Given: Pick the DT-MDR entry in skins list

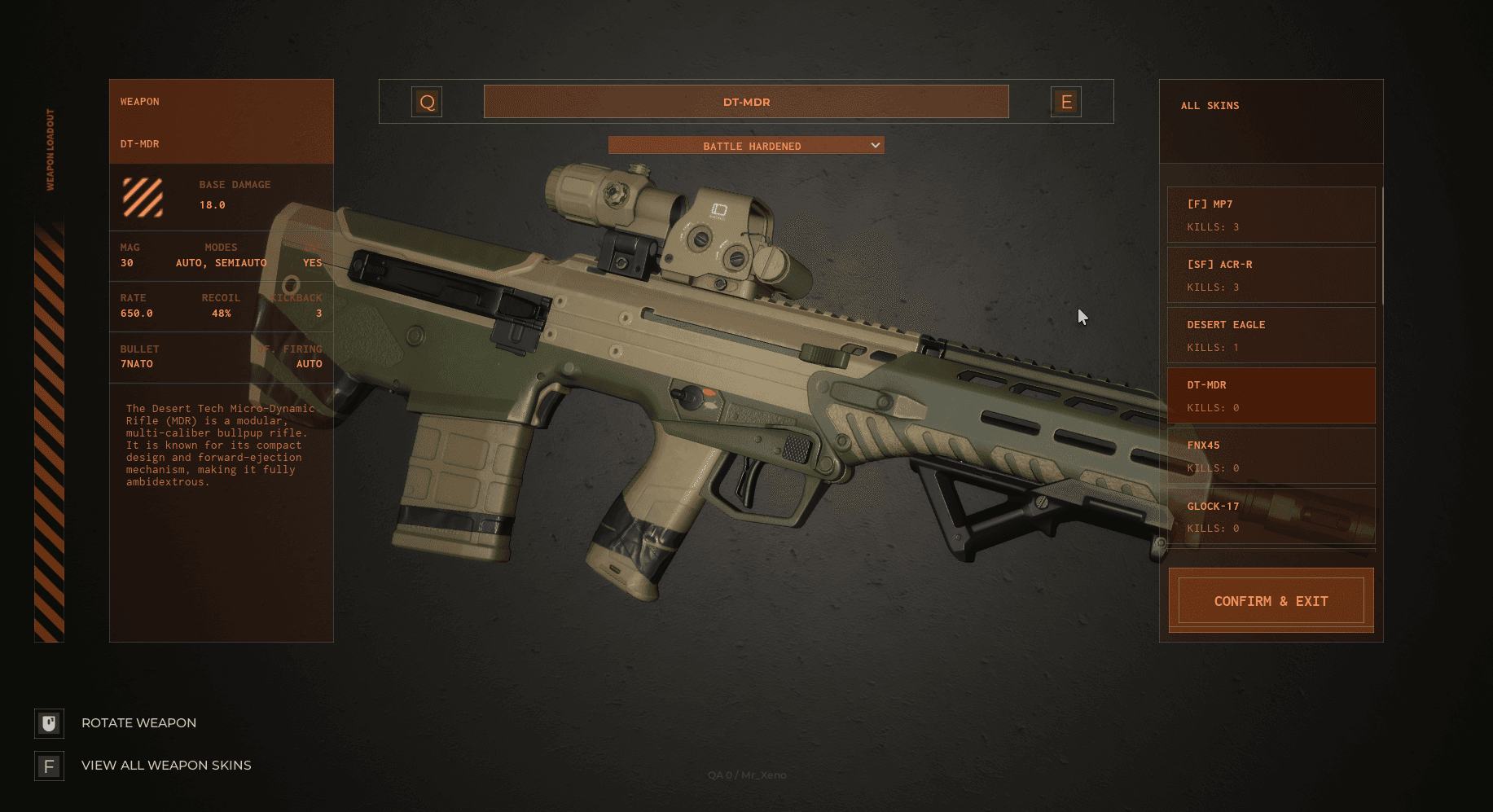Looking at the screenshot, I should (1271, 396).
